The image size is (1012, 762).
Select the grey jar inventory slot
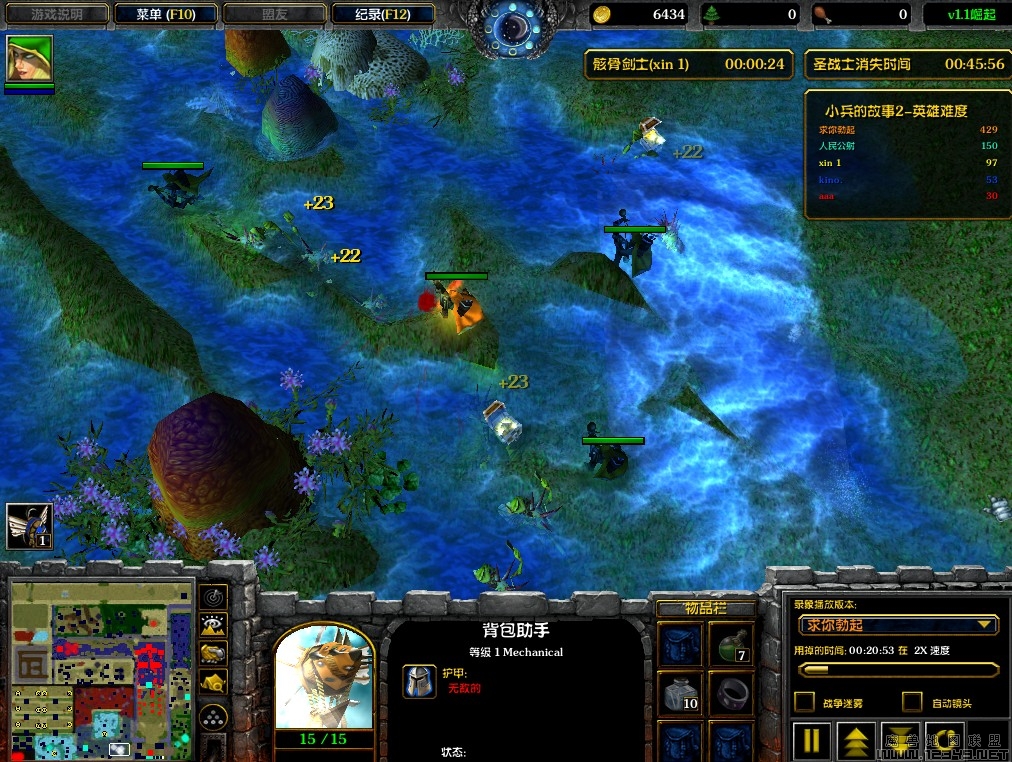tap(681, 692)
